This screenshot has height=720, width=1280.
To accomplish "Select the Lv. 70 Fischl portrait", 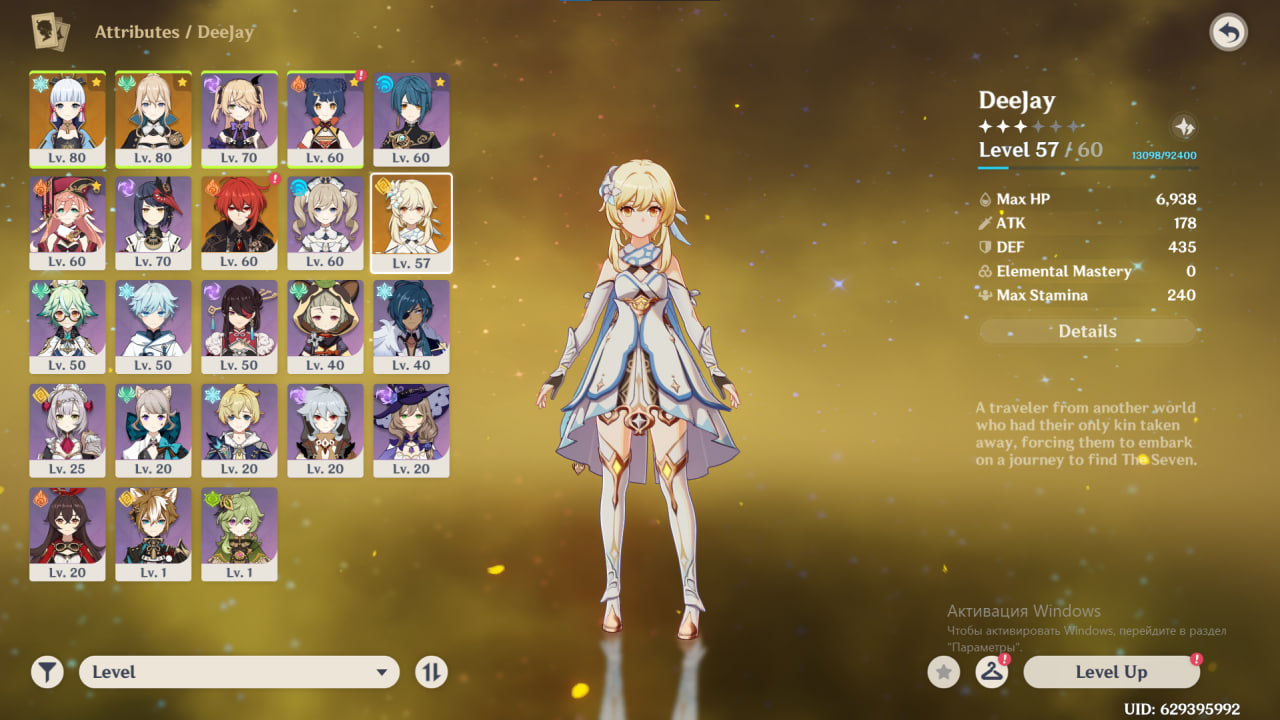I will (x=239, y=118).
